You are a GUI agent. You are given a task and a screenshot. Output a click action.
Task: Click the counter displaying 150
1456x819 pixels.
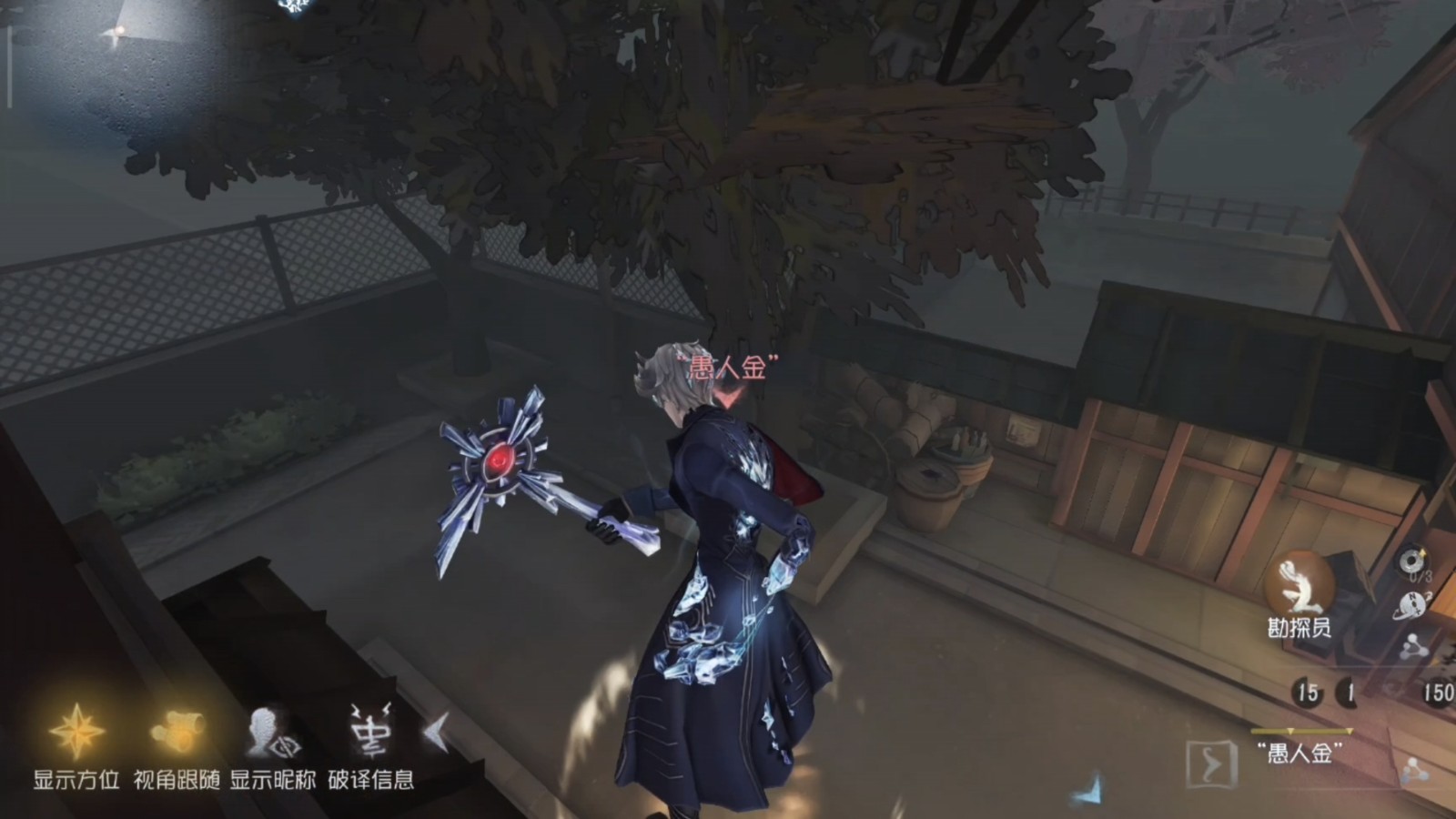click(1436, 690)
